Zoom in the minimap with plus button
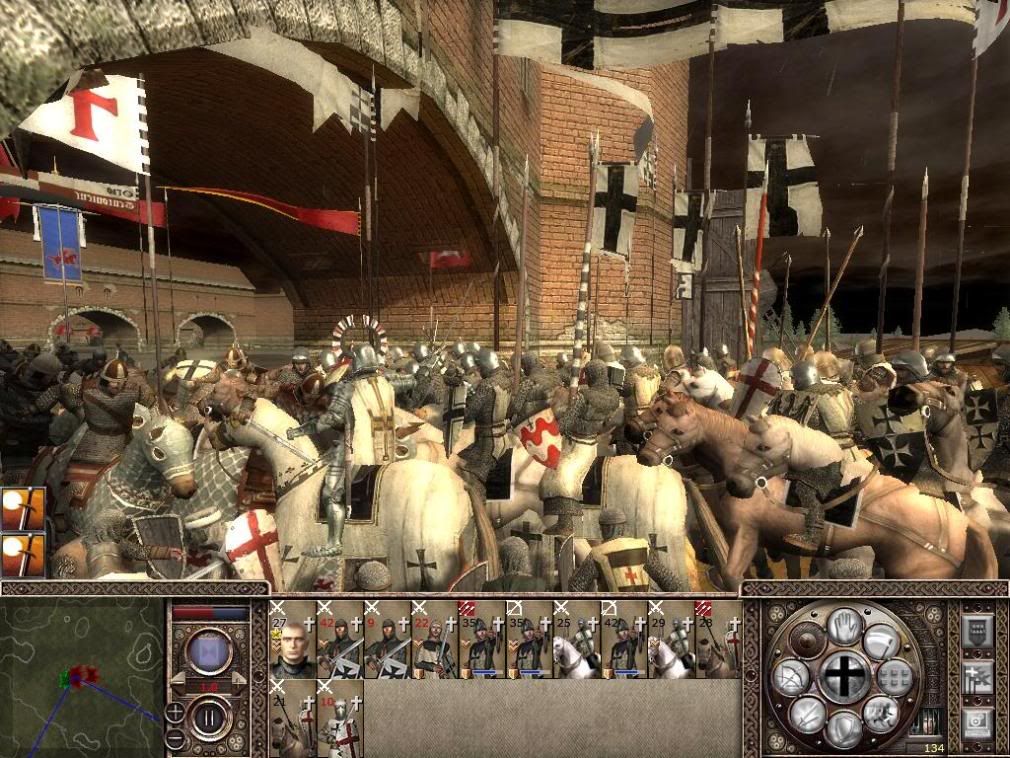 175,712
